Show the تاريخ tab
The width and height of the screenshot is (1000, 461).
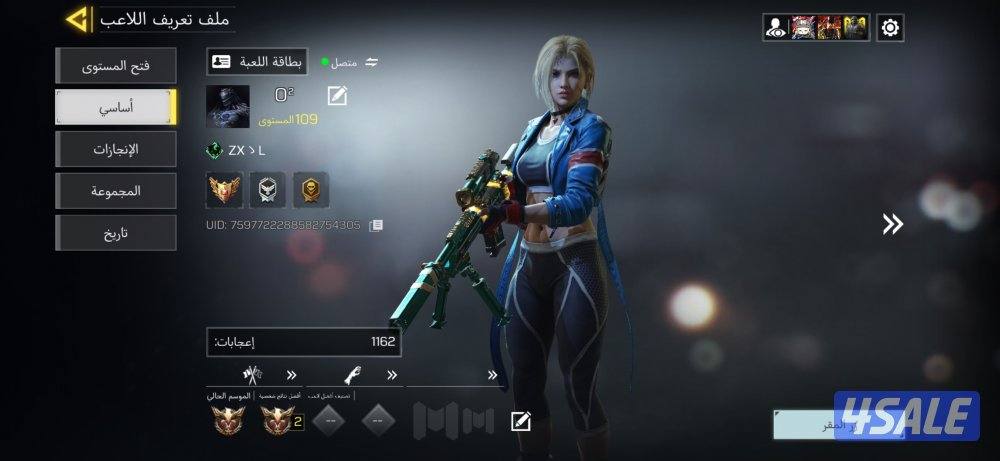pyautogui.click(x=116, y=233)
